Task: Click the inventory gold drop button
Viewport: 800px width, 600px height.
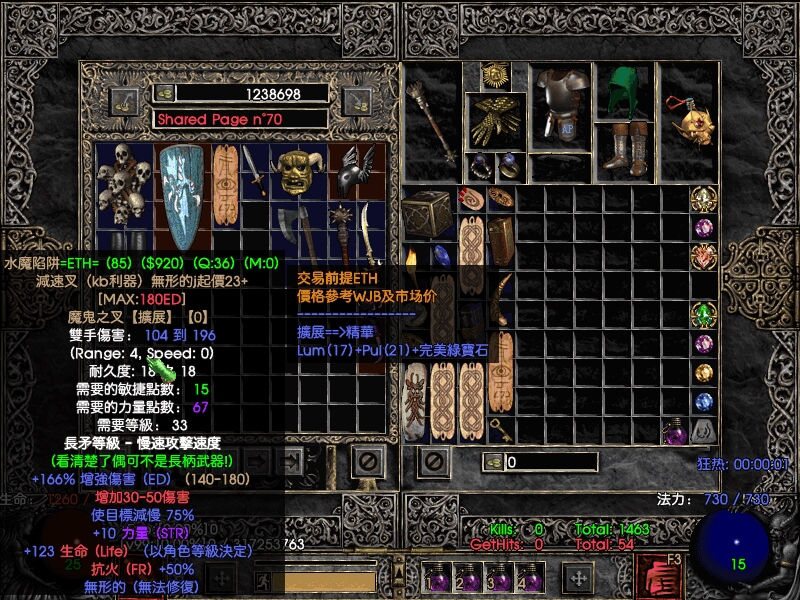Action: point(493,462)
